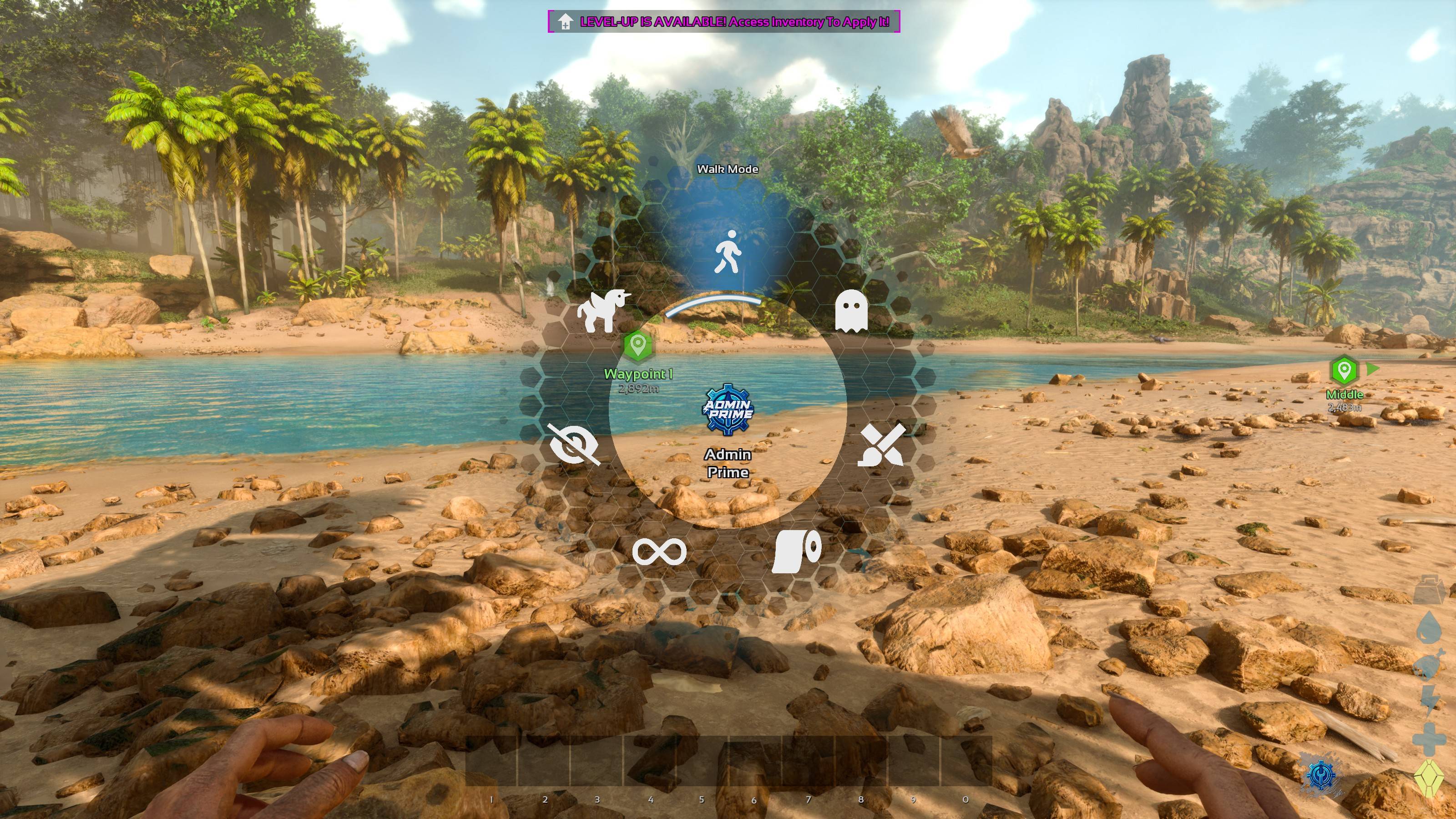
Task: Activate the unicorn icon option
Action: pyautogui.click(x=602, y=310)
